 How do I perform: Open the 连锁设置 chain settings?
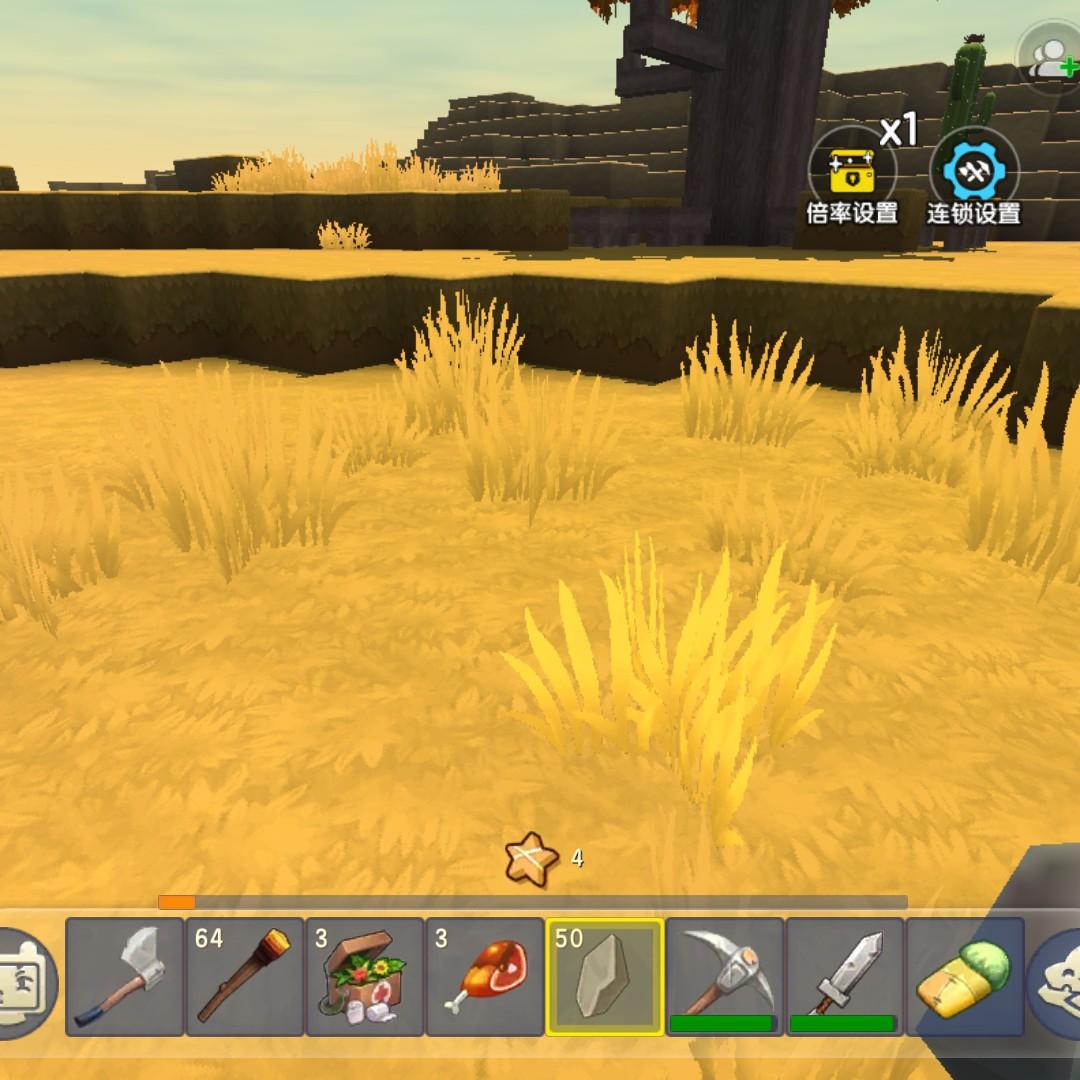[973, 177]
